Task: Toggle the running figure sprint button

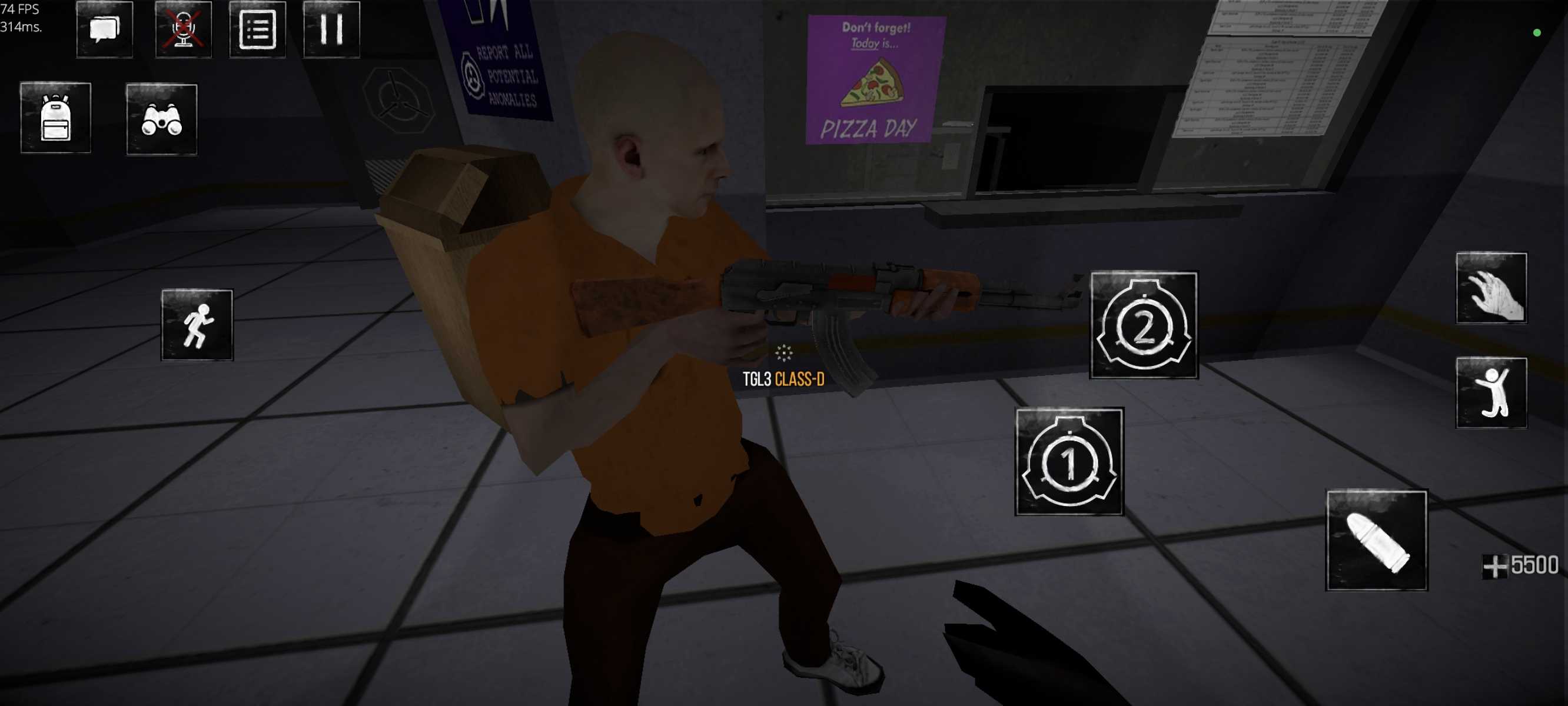Action: (197, 325)
